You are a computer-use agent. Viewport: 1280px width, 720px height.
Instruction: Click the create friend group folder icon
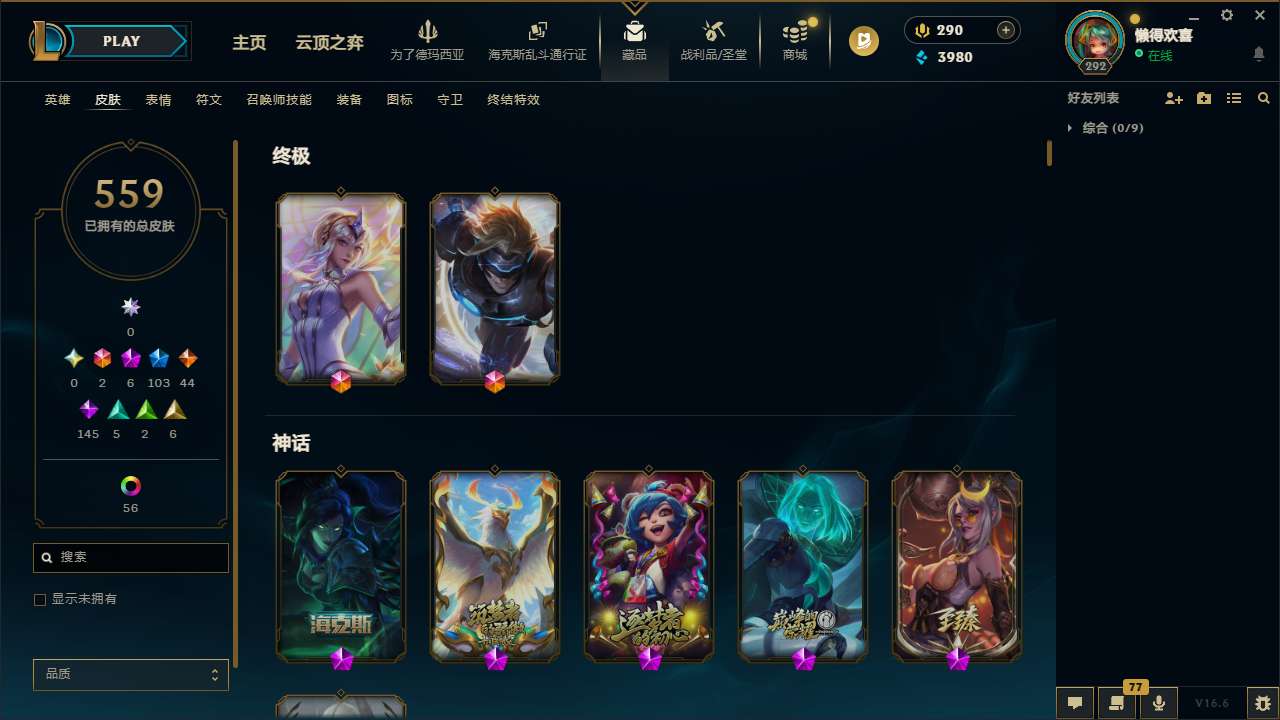click(x=1204, y=98)
